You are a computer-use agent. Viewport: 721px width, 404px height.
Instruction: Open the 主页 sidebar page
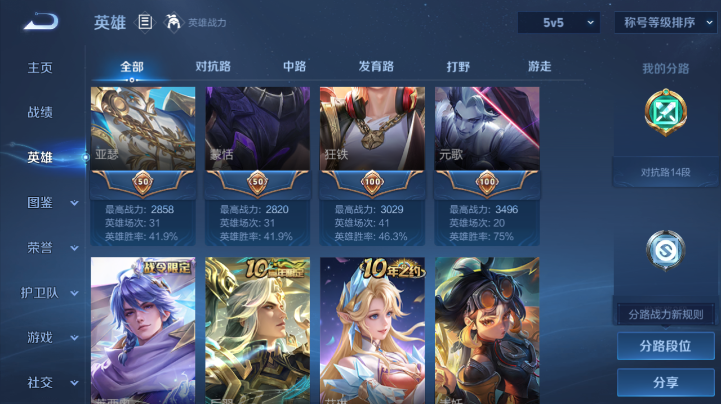[40, 67]
